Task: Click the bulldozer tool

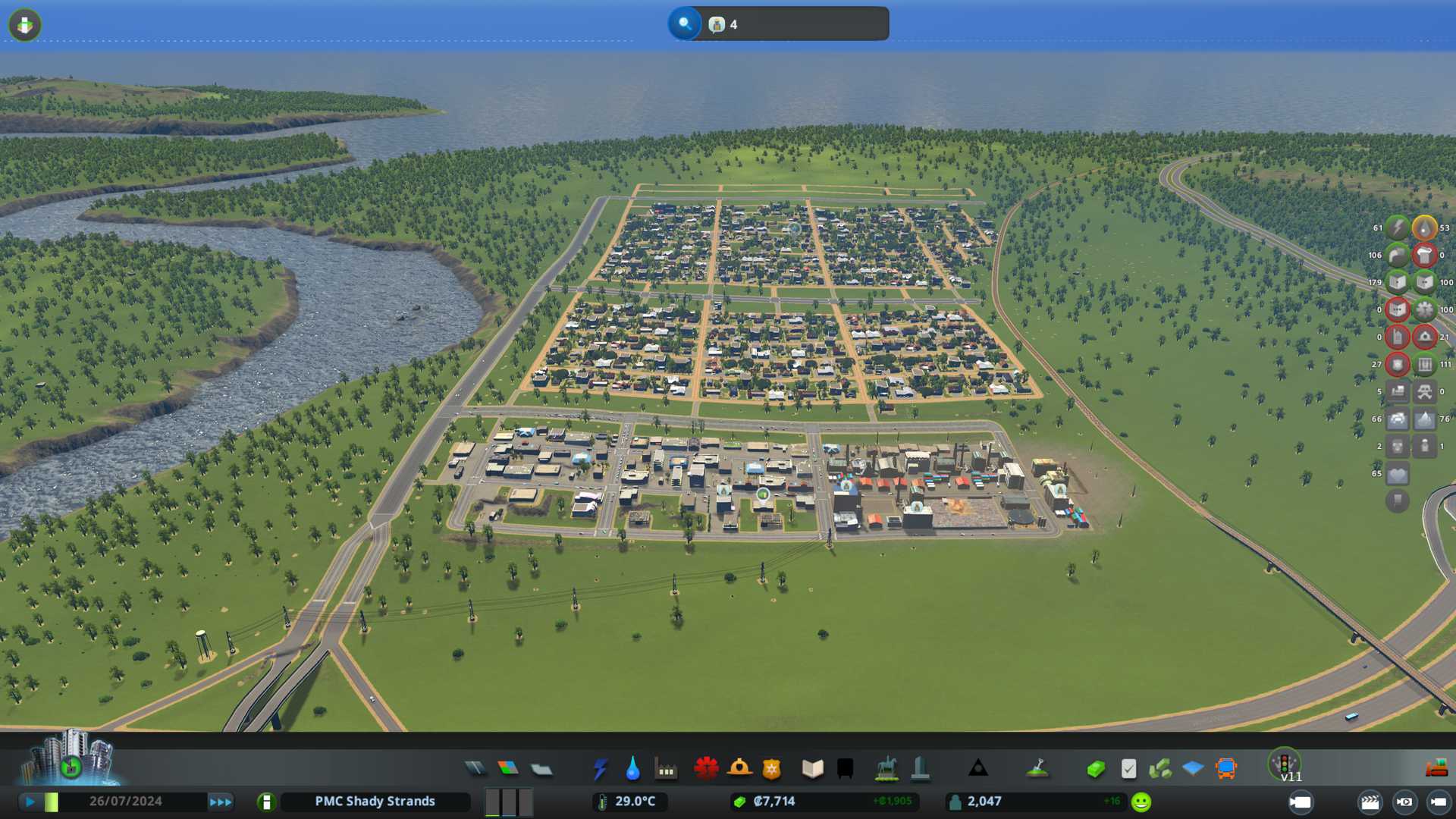Action: (x=1436, y=769)
